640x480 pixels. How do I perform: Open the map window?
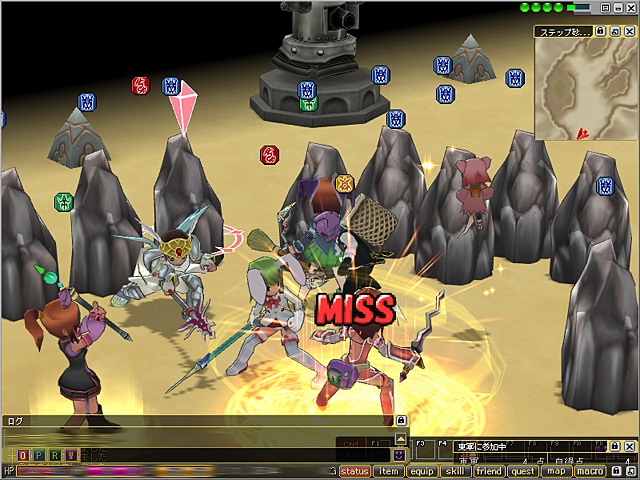pyautogui.click(x=556, y=471)
